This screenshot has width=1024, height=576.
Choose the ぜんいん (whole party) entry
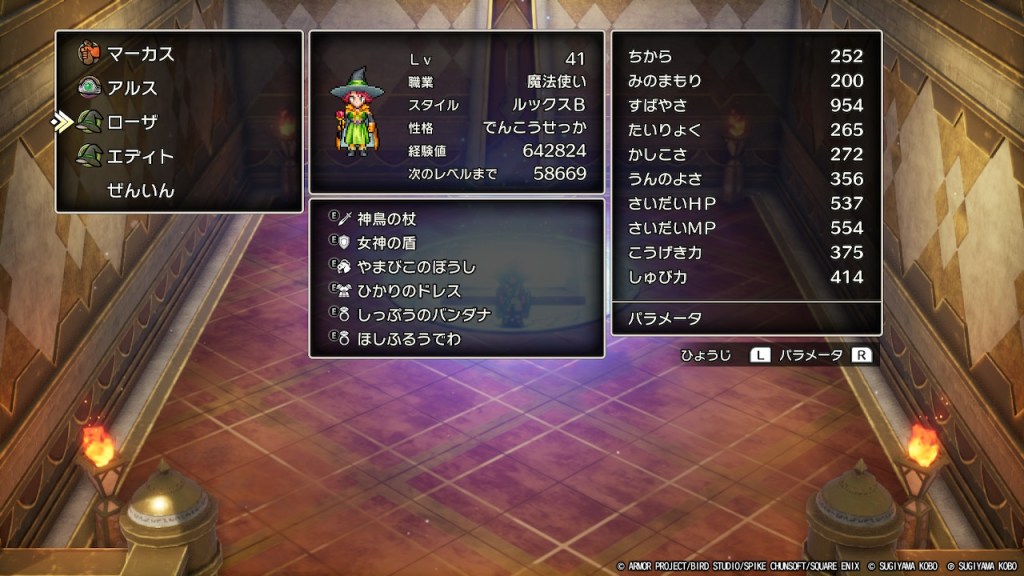[x=140, y=190]
